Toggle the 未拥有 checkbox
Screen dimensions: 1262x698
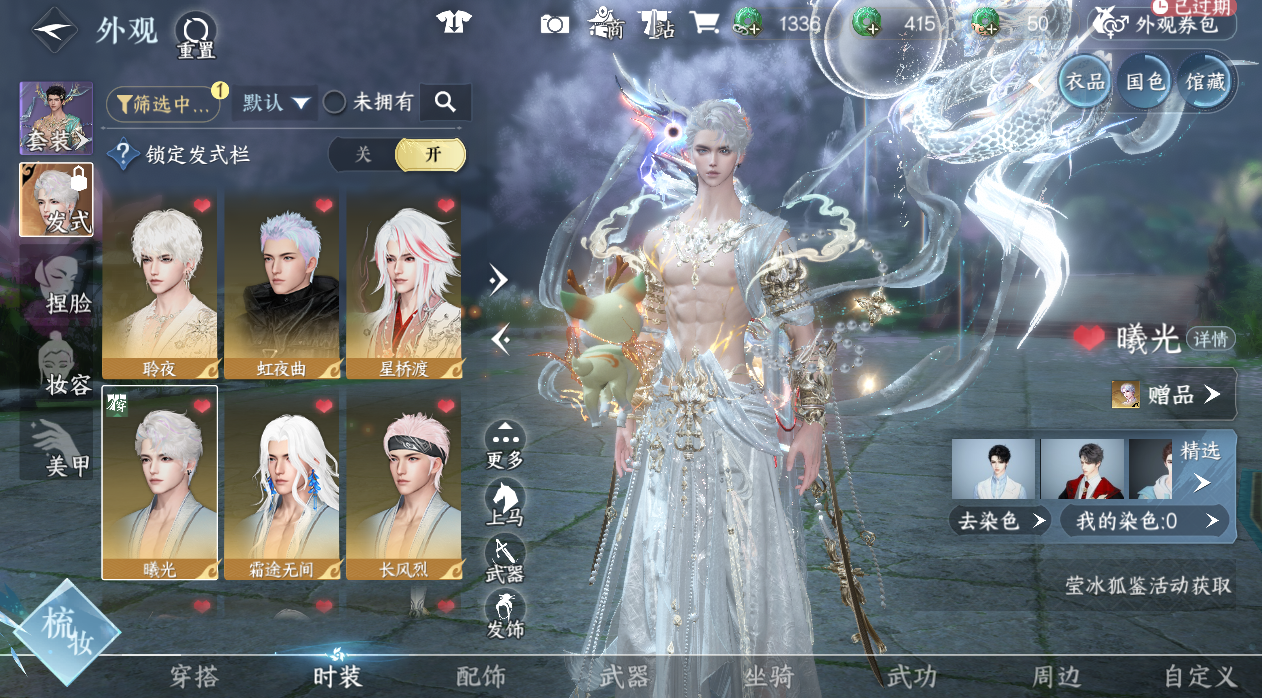pos(335,102)
